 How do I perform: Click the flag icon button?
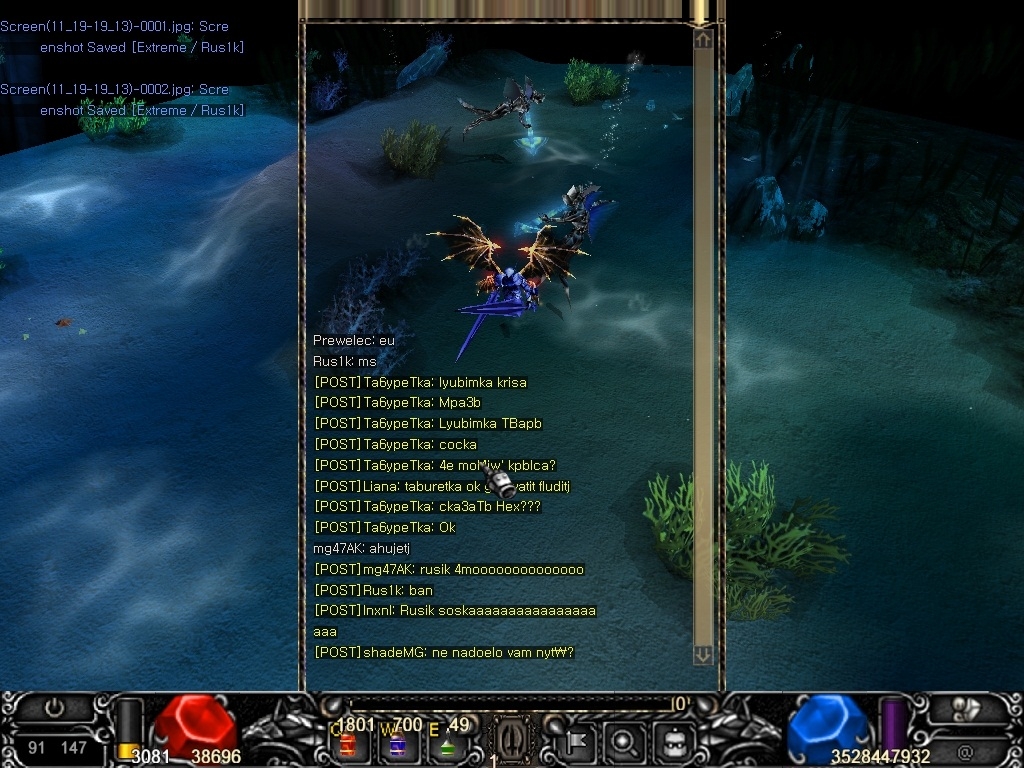pos(578,742)
